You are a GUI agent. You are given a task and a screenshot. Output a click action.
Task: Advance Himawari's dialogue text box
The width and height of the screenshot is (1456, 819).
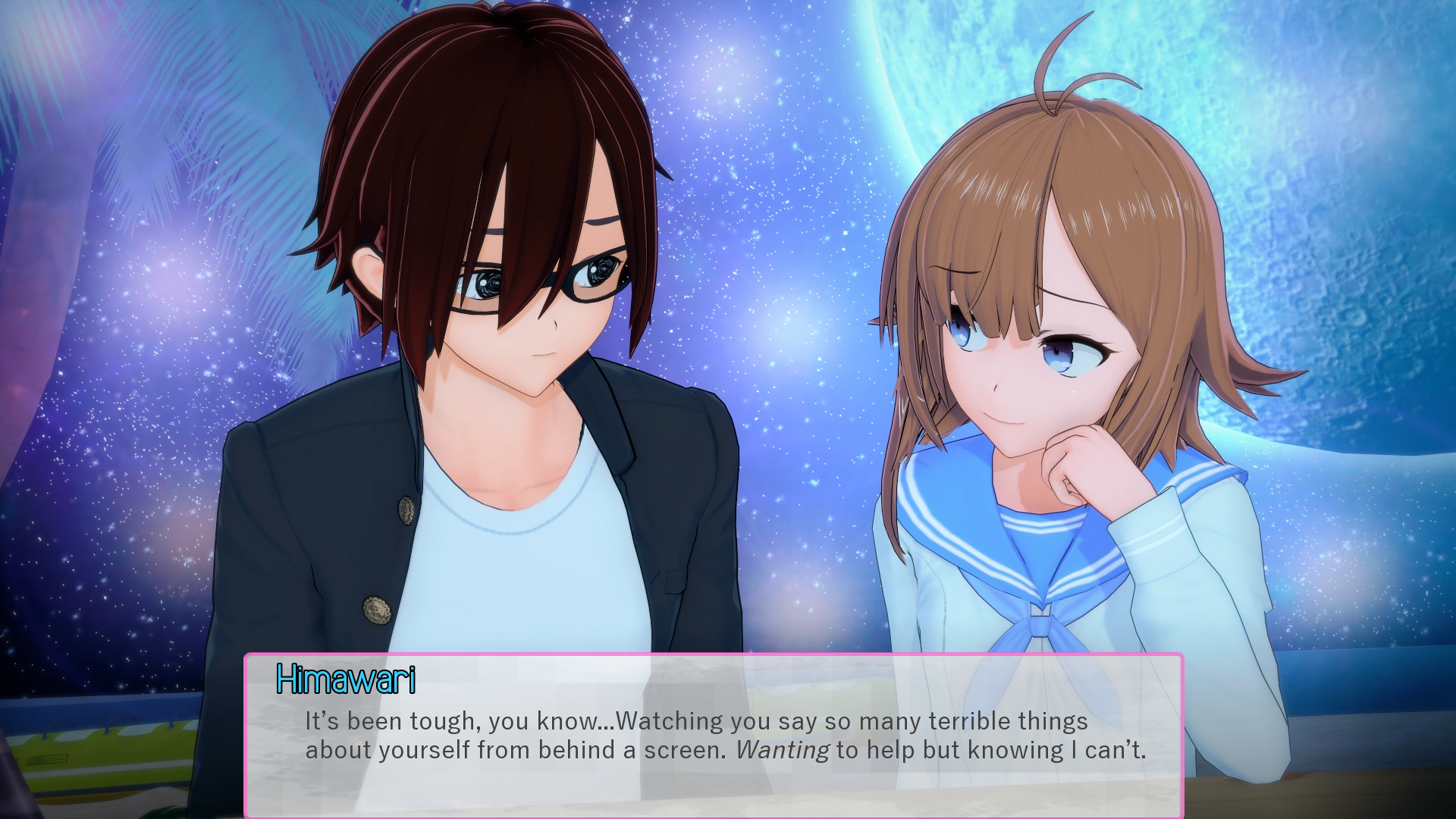click(713, 734)
